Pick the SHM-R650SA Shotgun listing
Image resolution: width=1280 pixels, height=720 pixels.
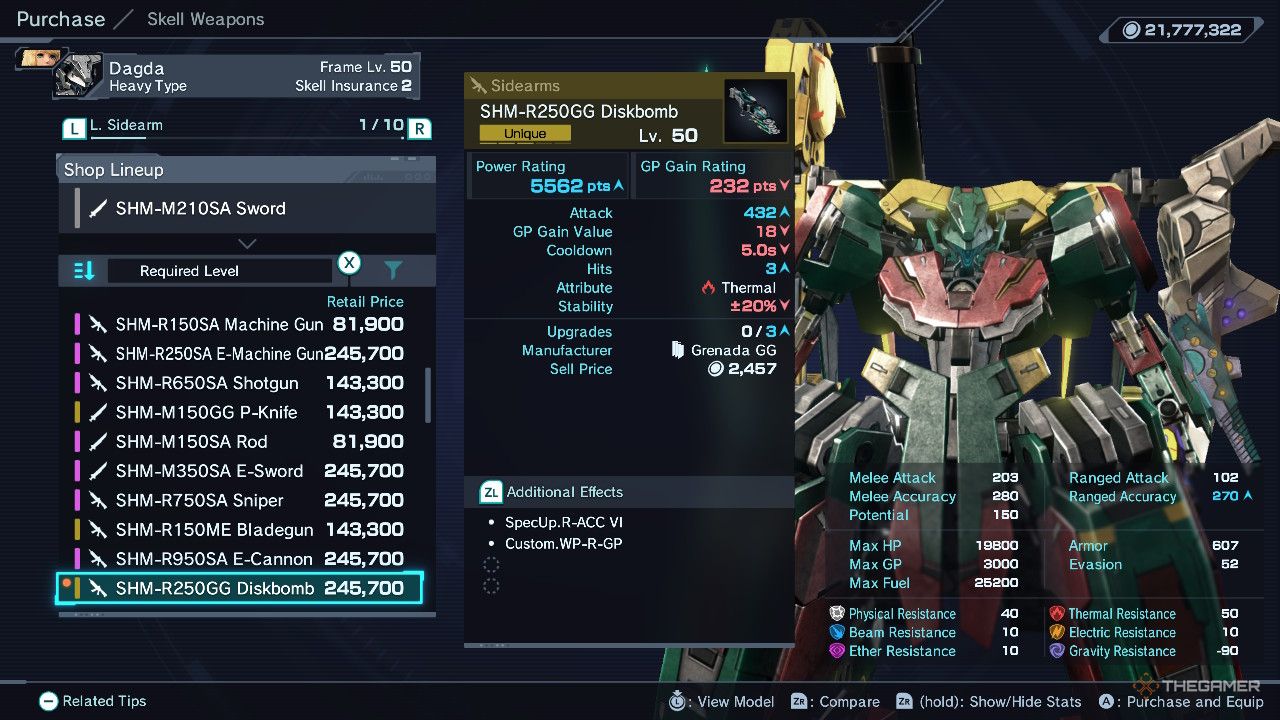[x=240, y=383]
